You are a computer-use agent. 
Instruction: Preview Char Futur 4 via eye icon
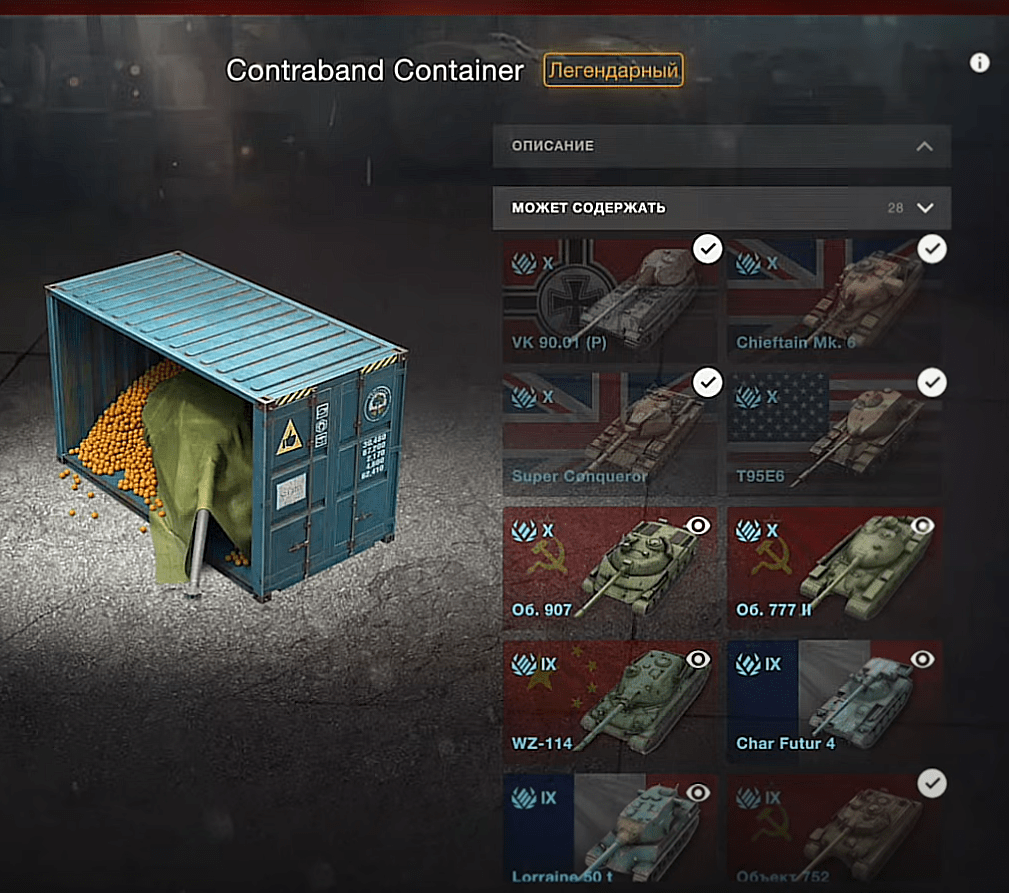923,659
